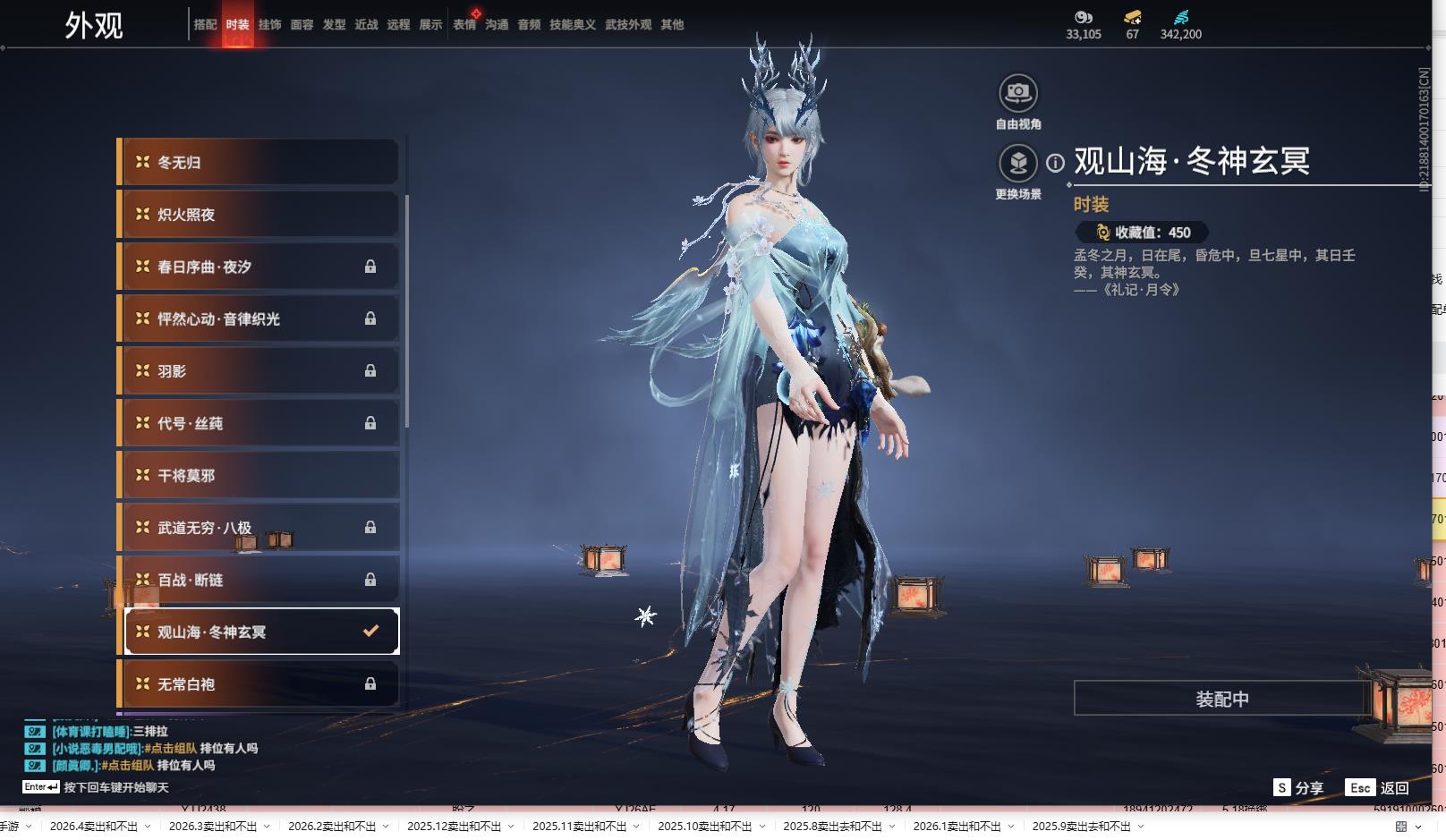1446x840 pixels.
Task: Select the 无常白袍 outfit
Action: pos(259,684)
